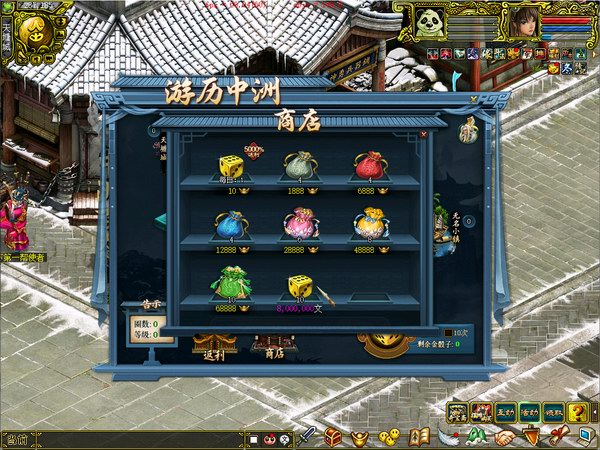The width and height of the screenshot is (600, 450).
Task: Close the 商店 shop window
Action: [423, 132]
